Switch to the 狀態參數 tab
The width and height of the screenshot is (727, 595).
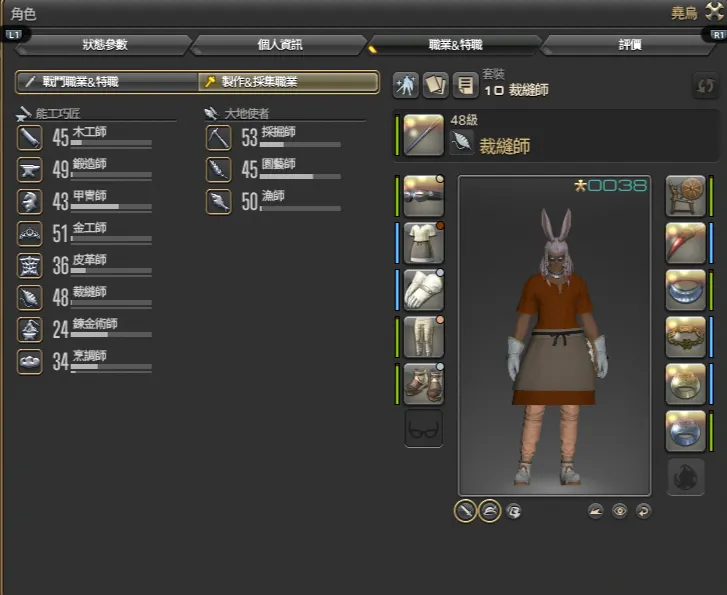[105, 44]
